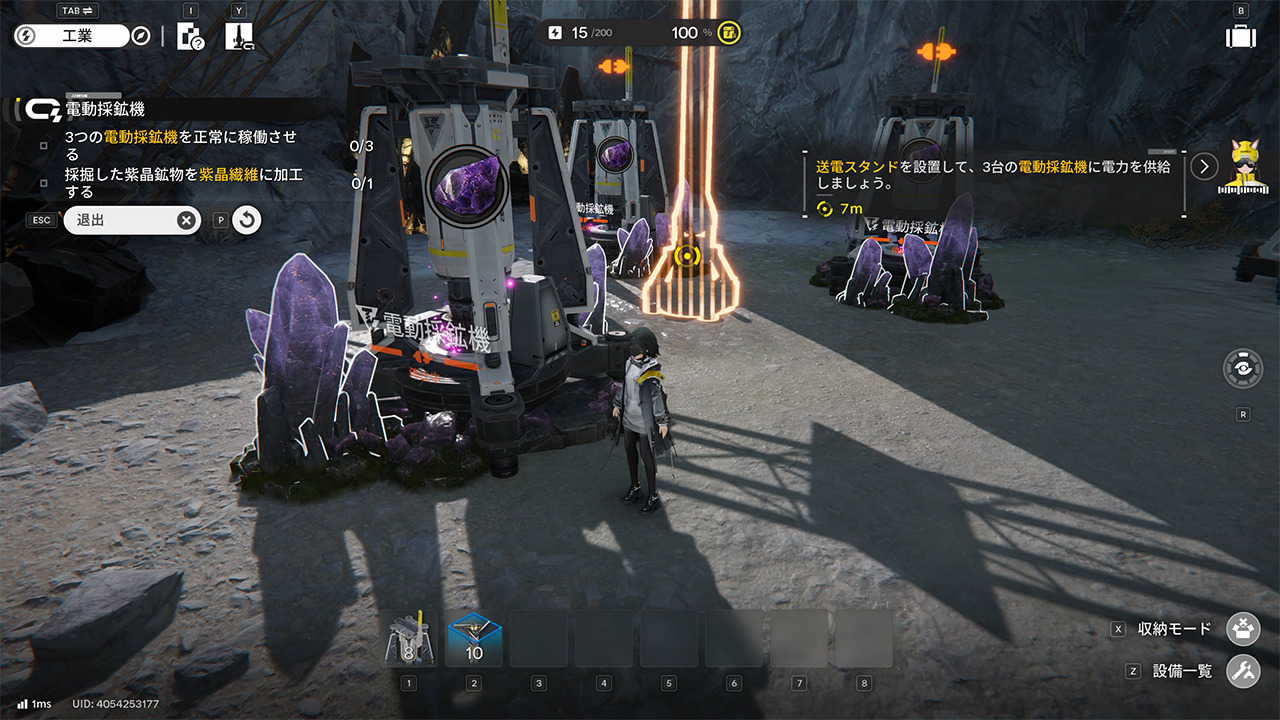Toggle the 工業 mode switch pill

[x=72, y=36]
